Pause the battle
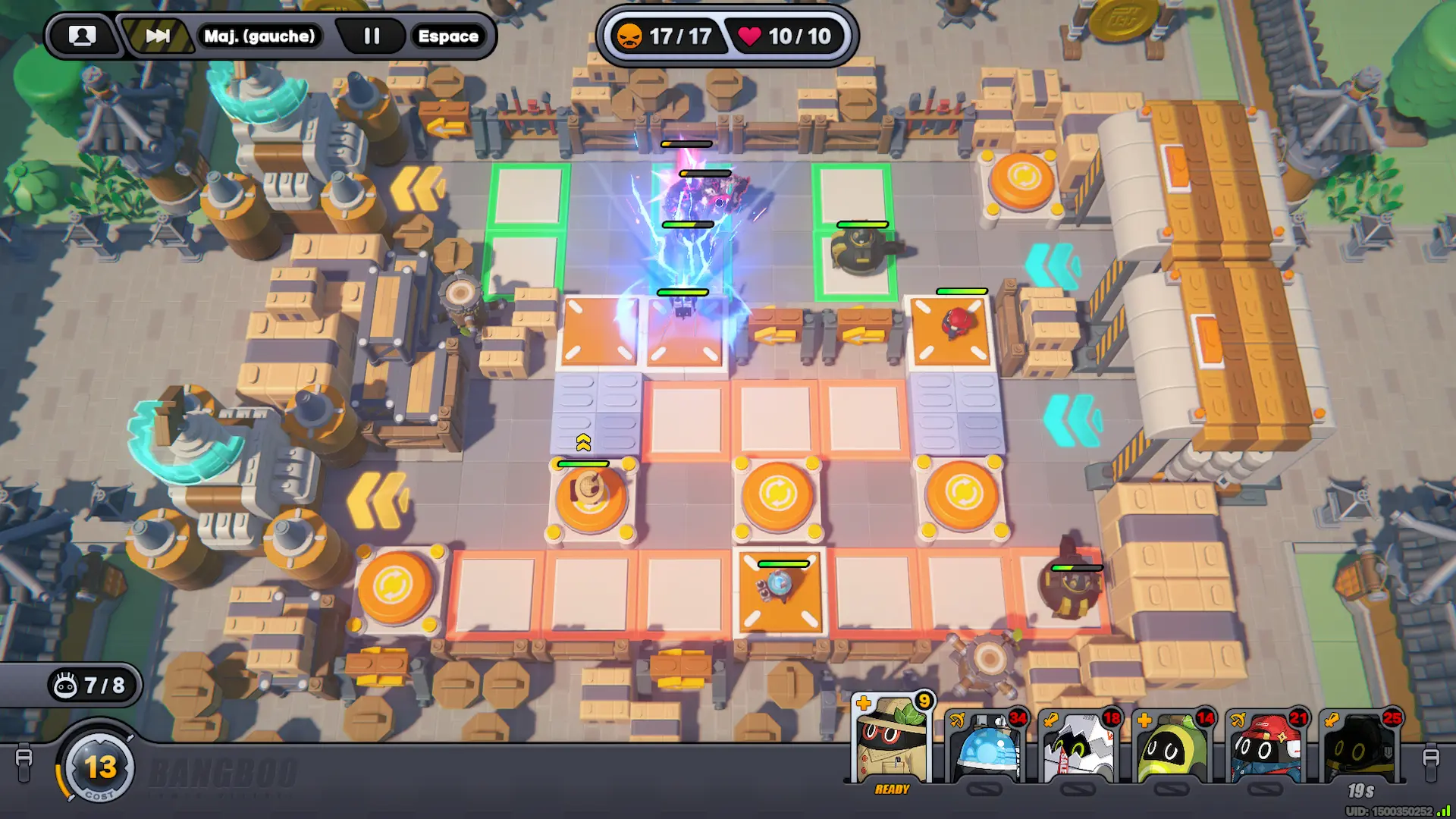 point(372,36)
